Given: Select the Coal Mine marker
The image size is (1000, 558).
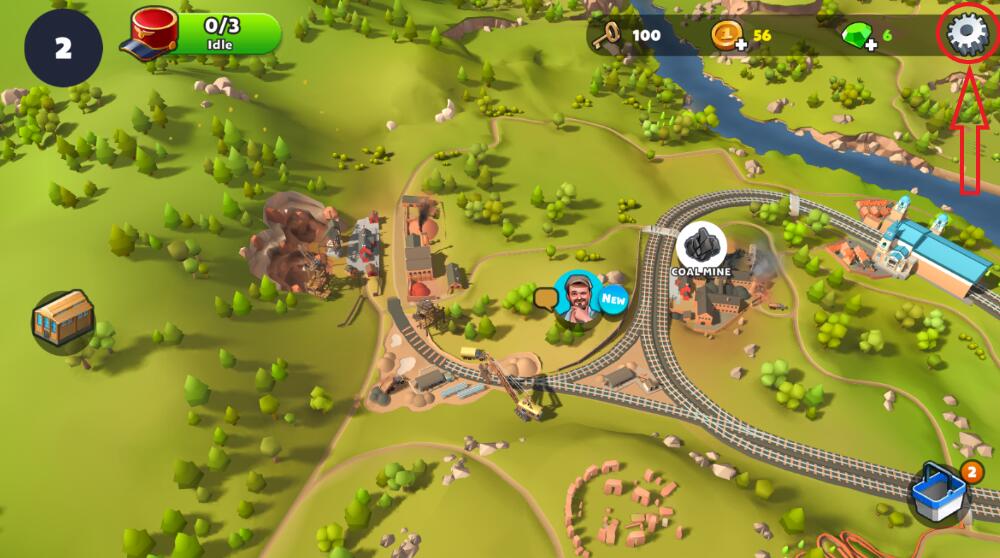Looking at the screenshot, I should (701, 246).
